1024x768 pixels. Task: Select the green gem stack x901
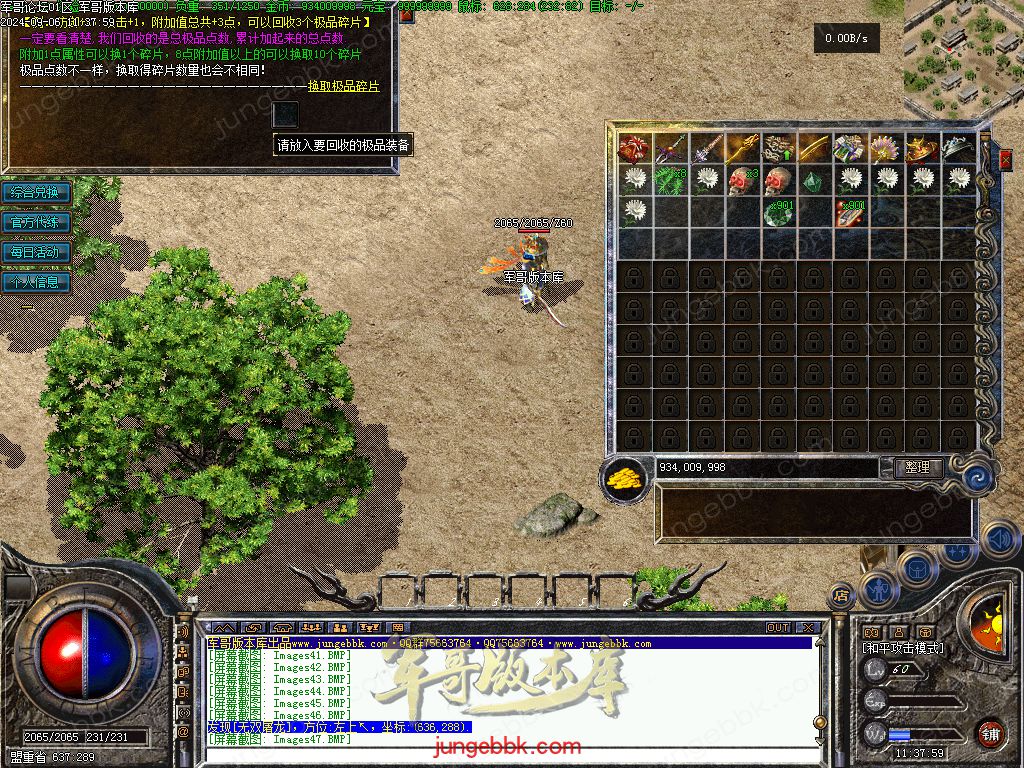tap(779, 213)
